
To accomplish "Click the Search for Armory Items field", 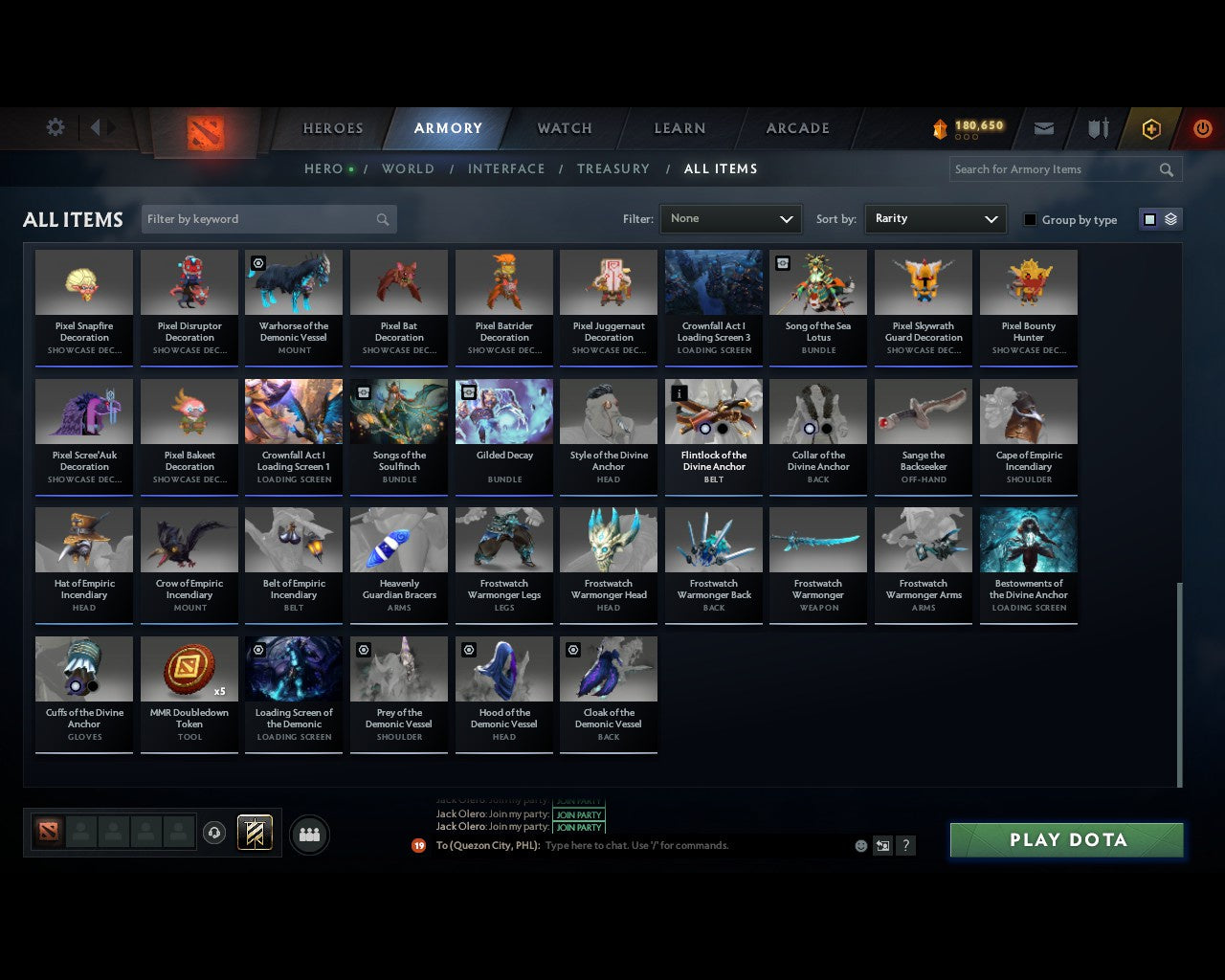I will pos(1053,169).
